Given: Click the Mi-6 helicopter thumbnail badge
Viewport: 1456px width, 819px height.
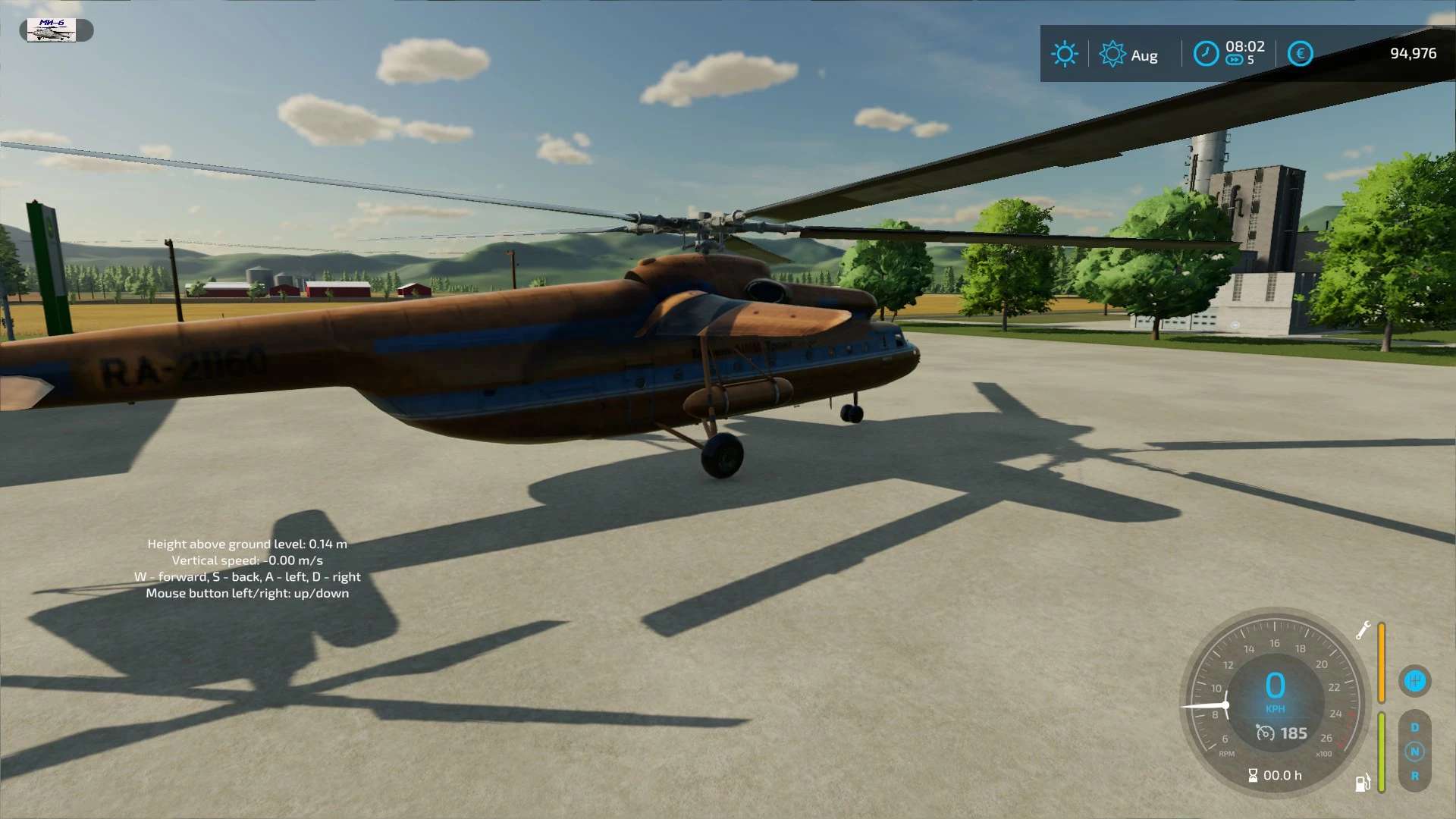Looking at the screenshot, I should [52, 30].
